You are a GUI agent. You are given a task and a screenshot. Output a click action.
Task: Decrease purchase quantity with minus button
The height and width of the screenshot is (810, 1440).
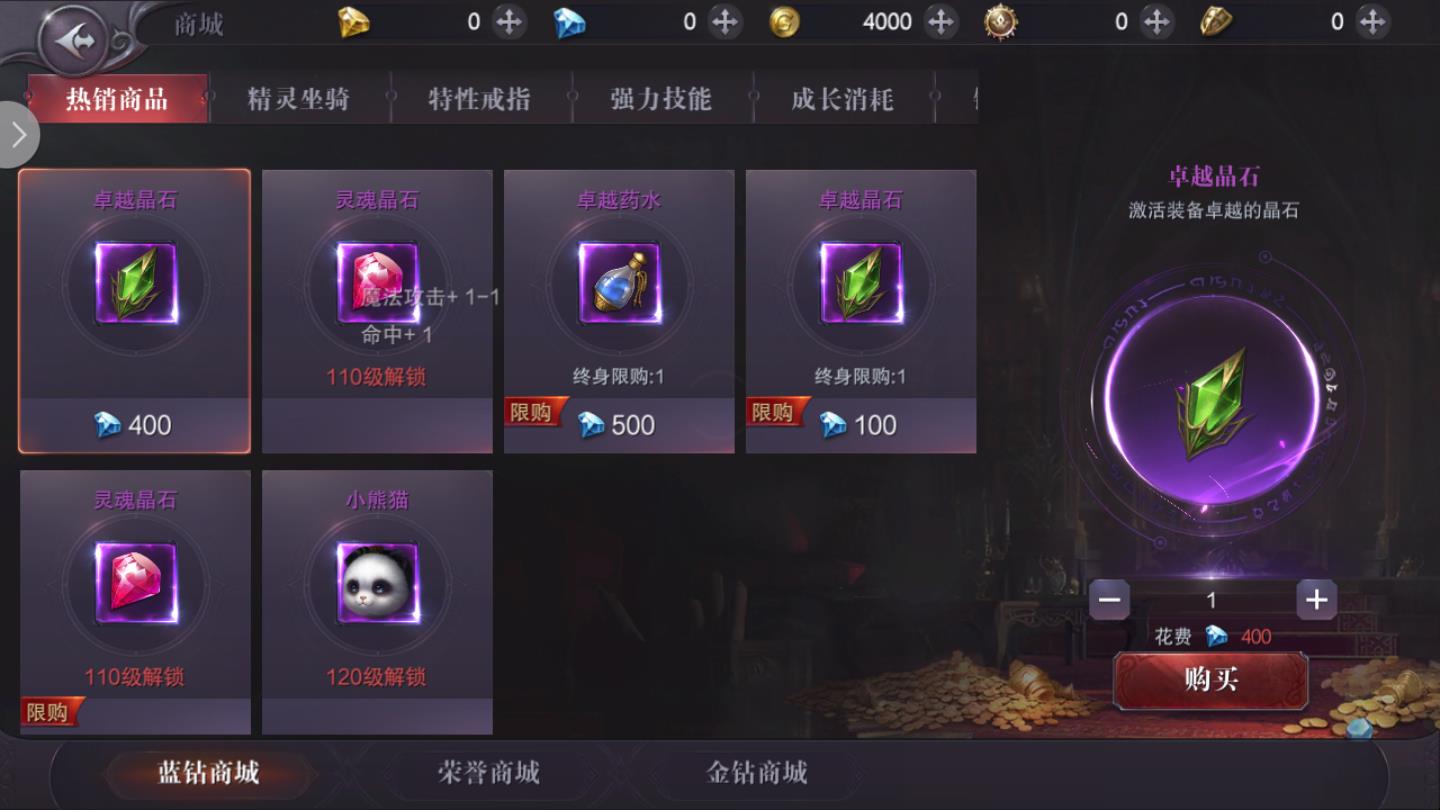pyautogui.click(x=1109, y=599)
